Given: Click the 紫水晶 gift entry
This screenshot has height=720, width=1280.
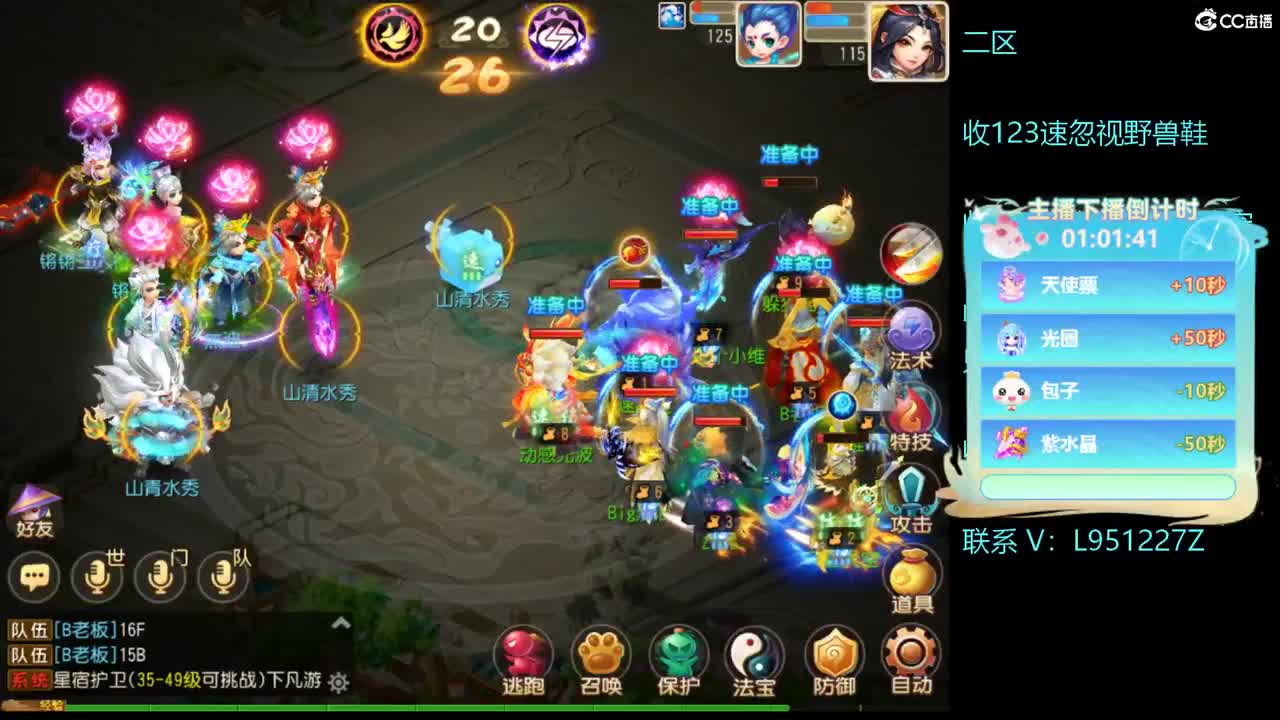Looking at the screenshot, I should [x=1110, y=440].
